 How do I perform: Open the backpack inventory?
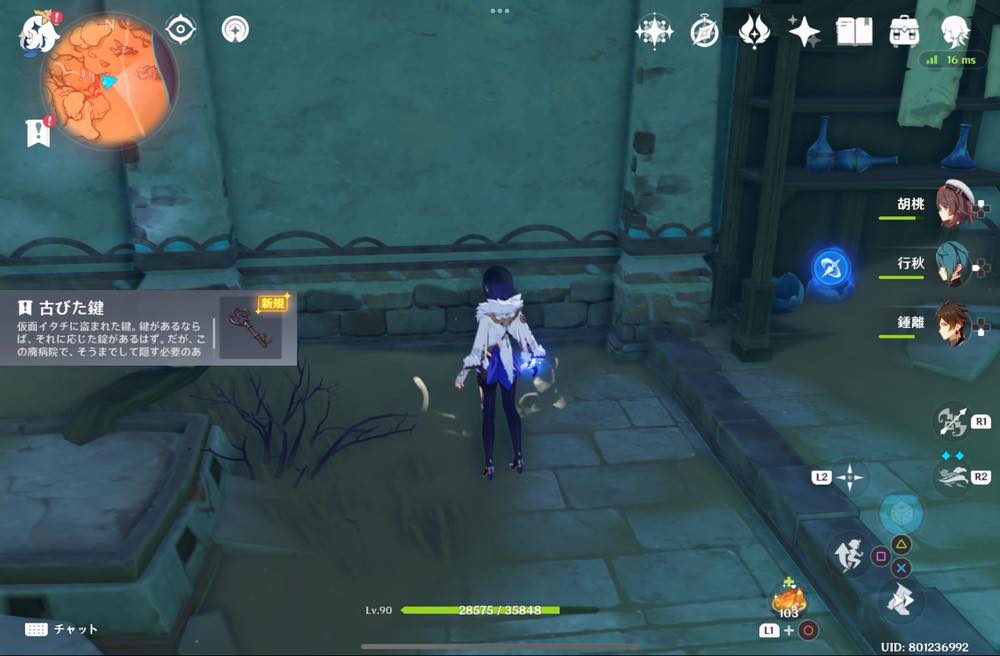click(904, 32)
